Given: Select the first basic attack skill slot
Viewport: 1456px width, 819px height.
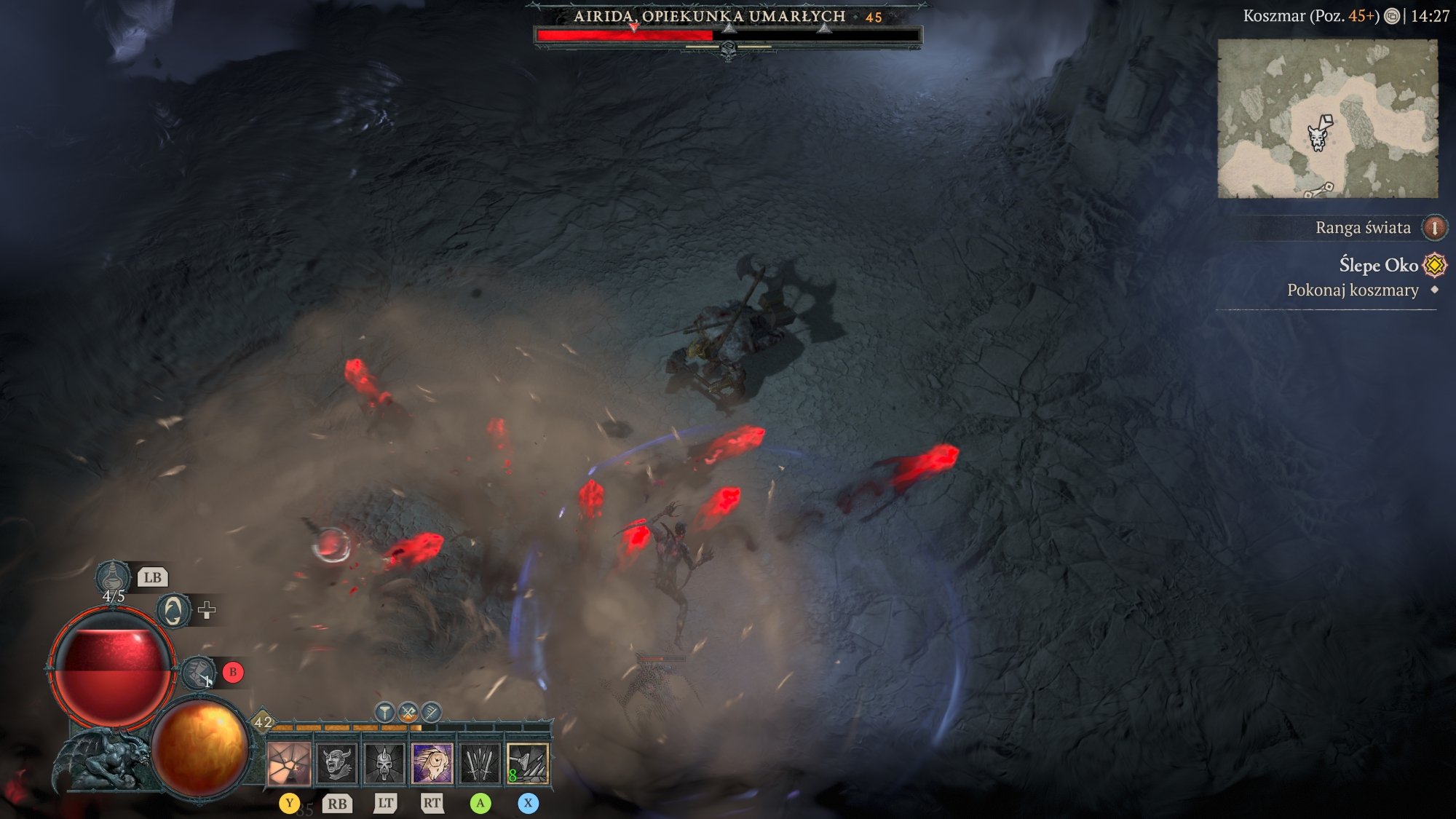Looking at the screenshot, I should [x=289, y=764].
